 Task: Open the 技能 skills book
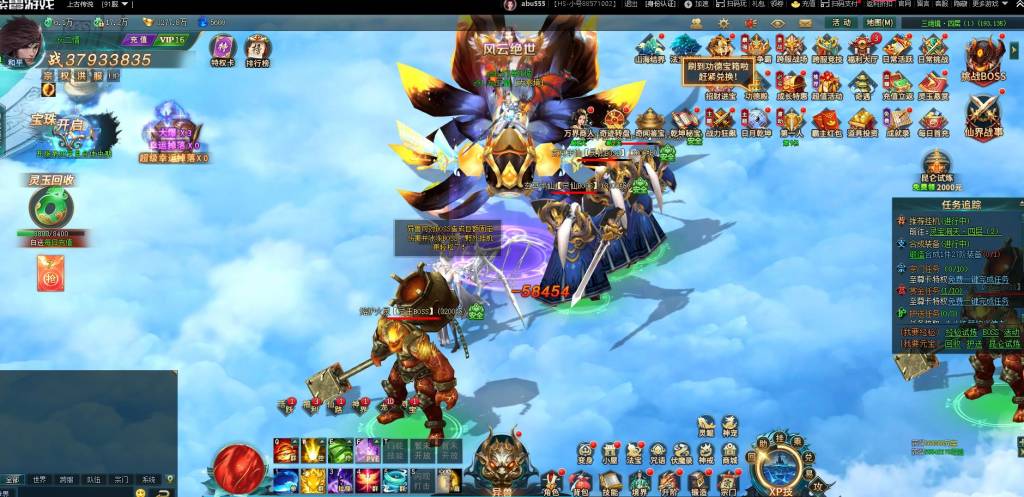pos(609,482)
